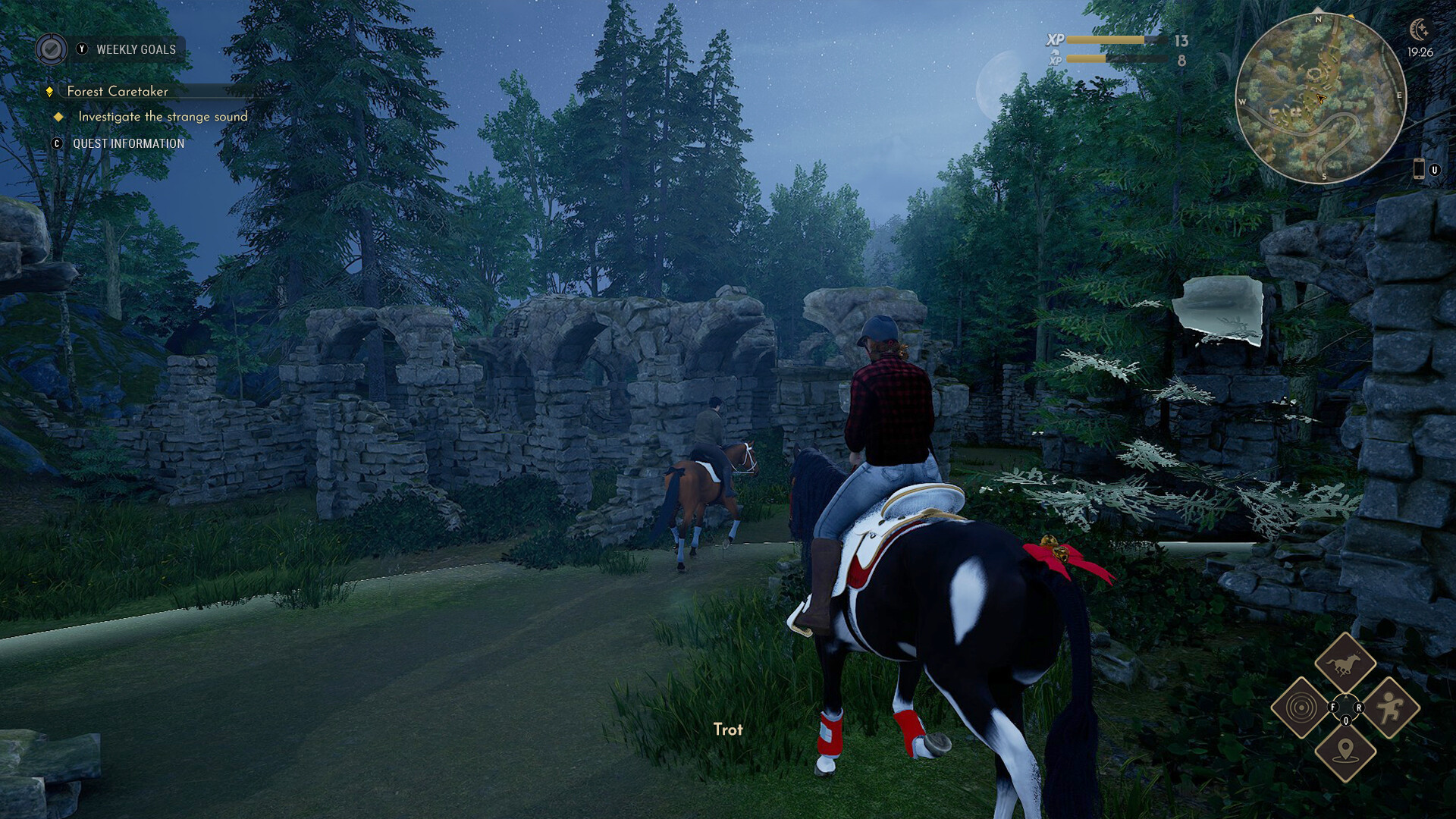Click the 'Investigate the strange sound' objective

tap(162, 117)
